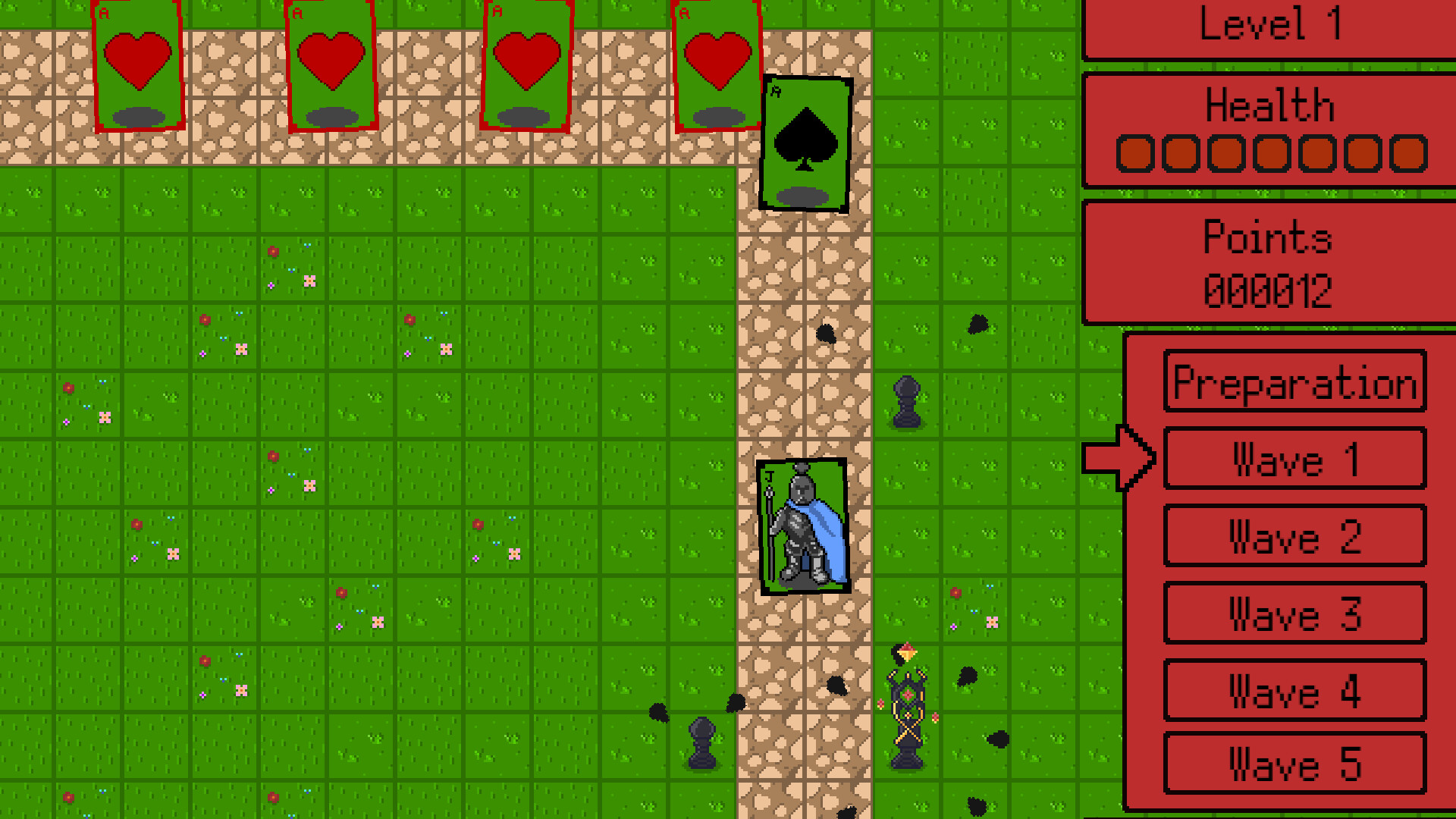Viewport: 1456px width, 819px height.
Task: Start Wave 1
Action: (1294, 459)
